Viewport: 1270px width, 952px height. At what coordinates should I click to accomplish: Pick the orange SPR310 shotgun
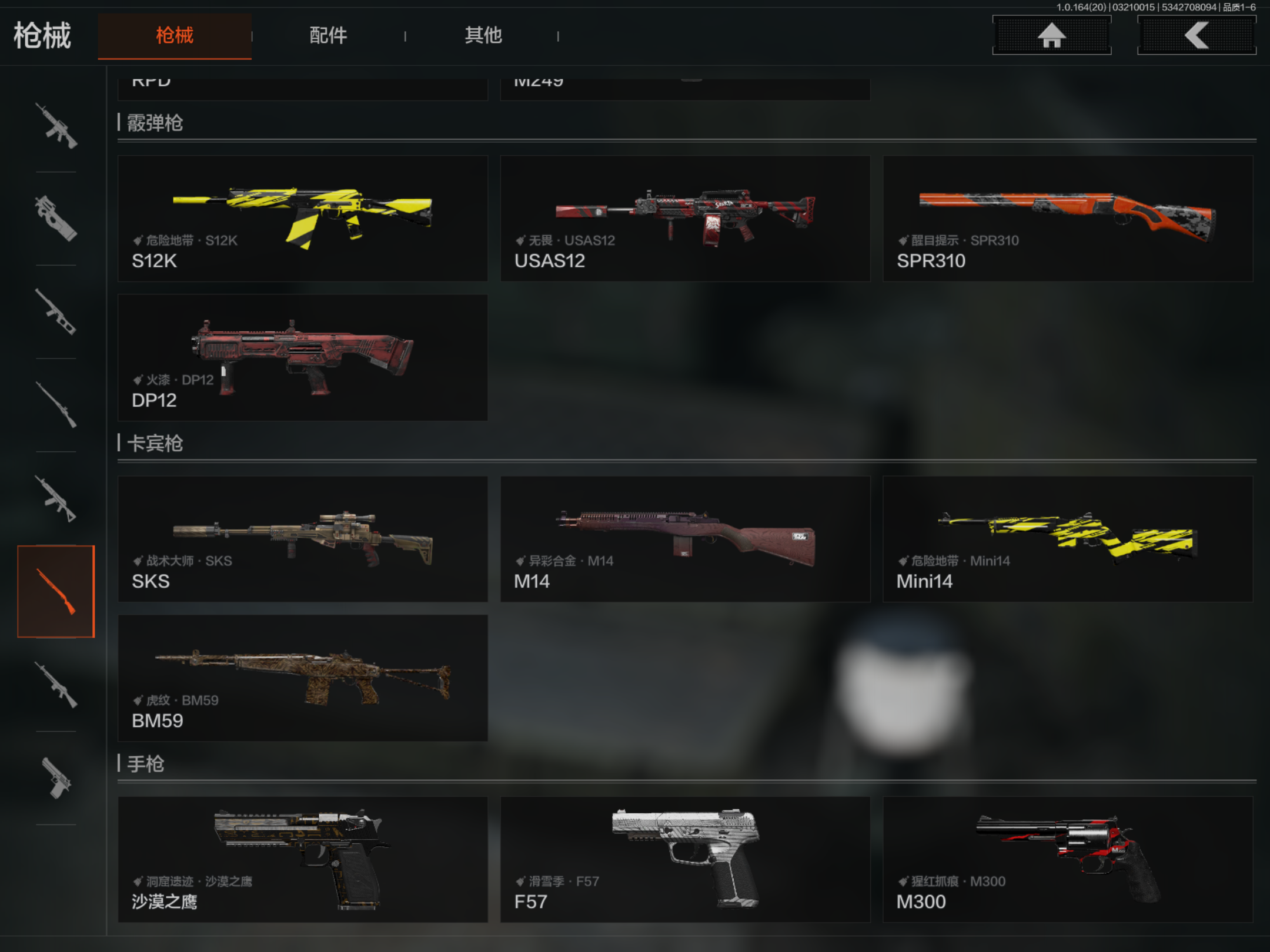(x=1067, y=219)
